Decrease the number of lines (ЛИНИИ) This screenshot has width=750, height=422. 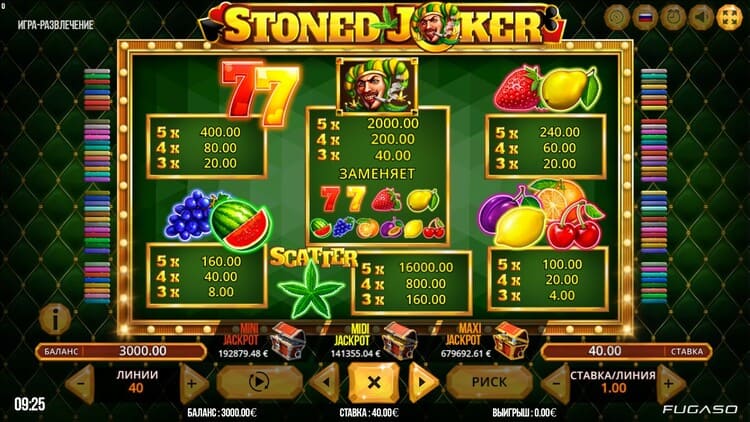tap(81, 384)
